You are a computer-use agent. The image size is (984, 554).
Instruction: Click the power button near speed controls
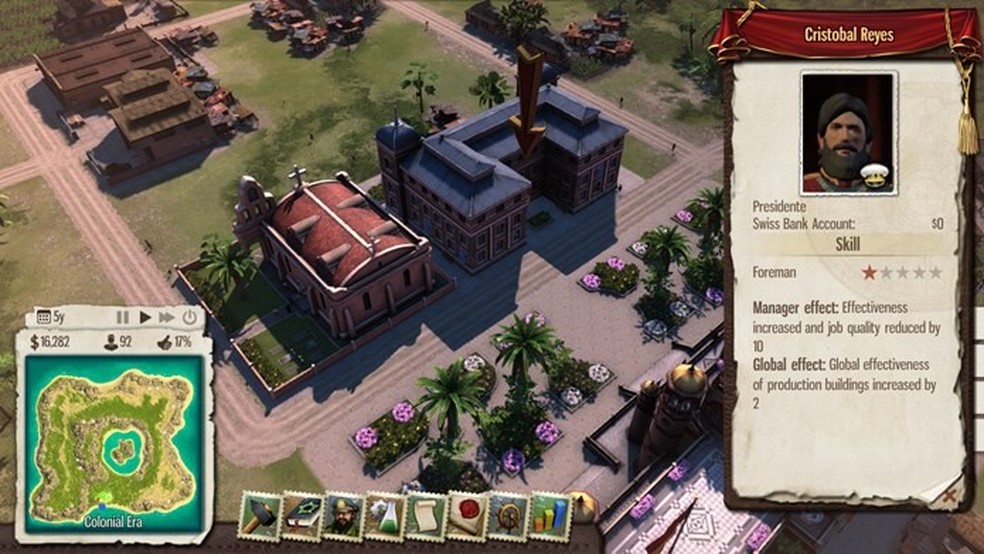coord(189,317)
